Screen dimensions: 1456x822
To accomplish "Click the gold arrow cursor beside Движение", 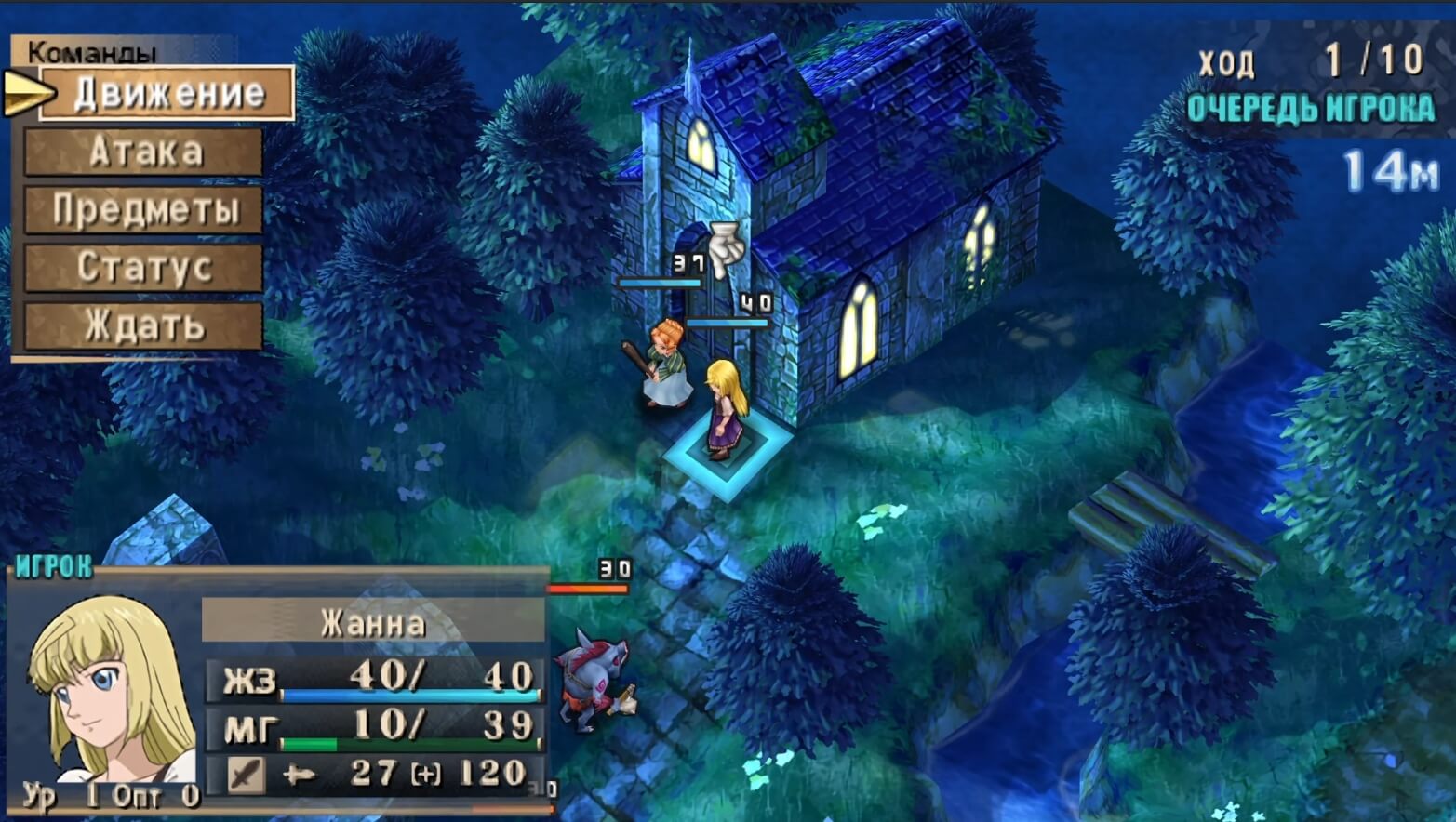I will [25, 92].
